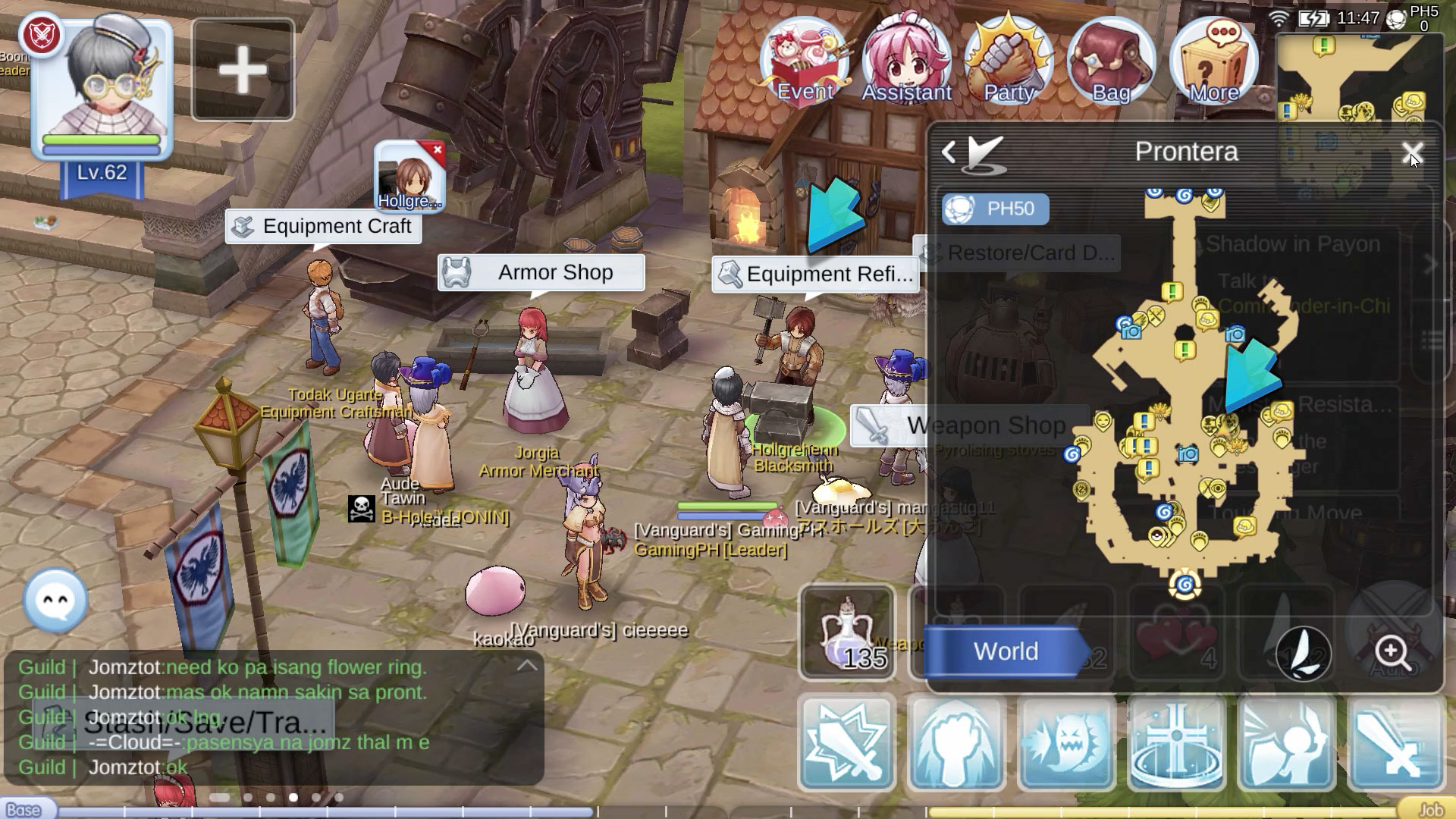
Task: Open the Party icon
Action: coord(1009,61)
